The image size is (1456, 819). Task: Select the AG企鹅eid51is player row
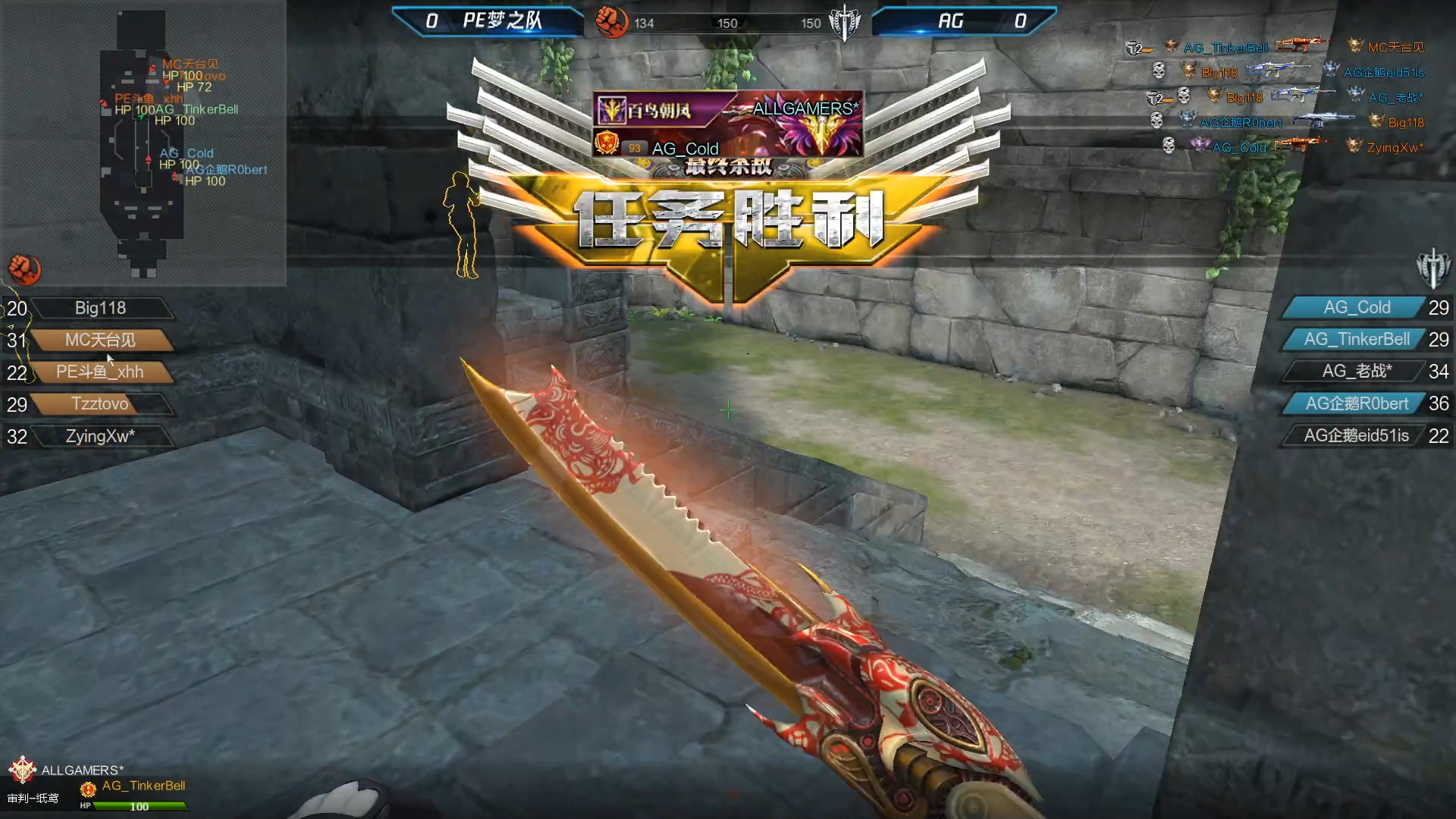point(1356,435)
